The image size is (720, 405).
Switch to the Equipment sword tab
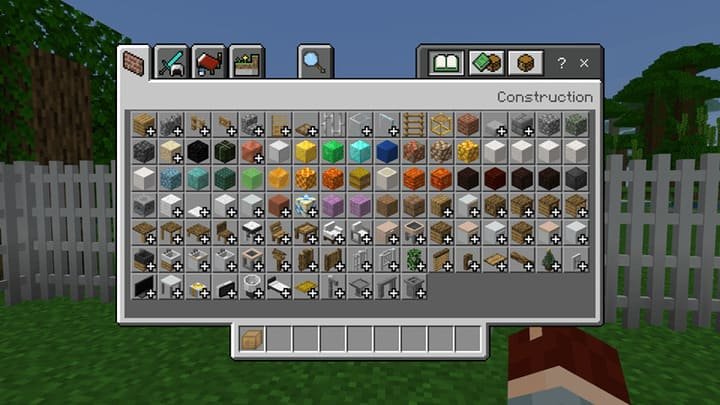(171, 63)
